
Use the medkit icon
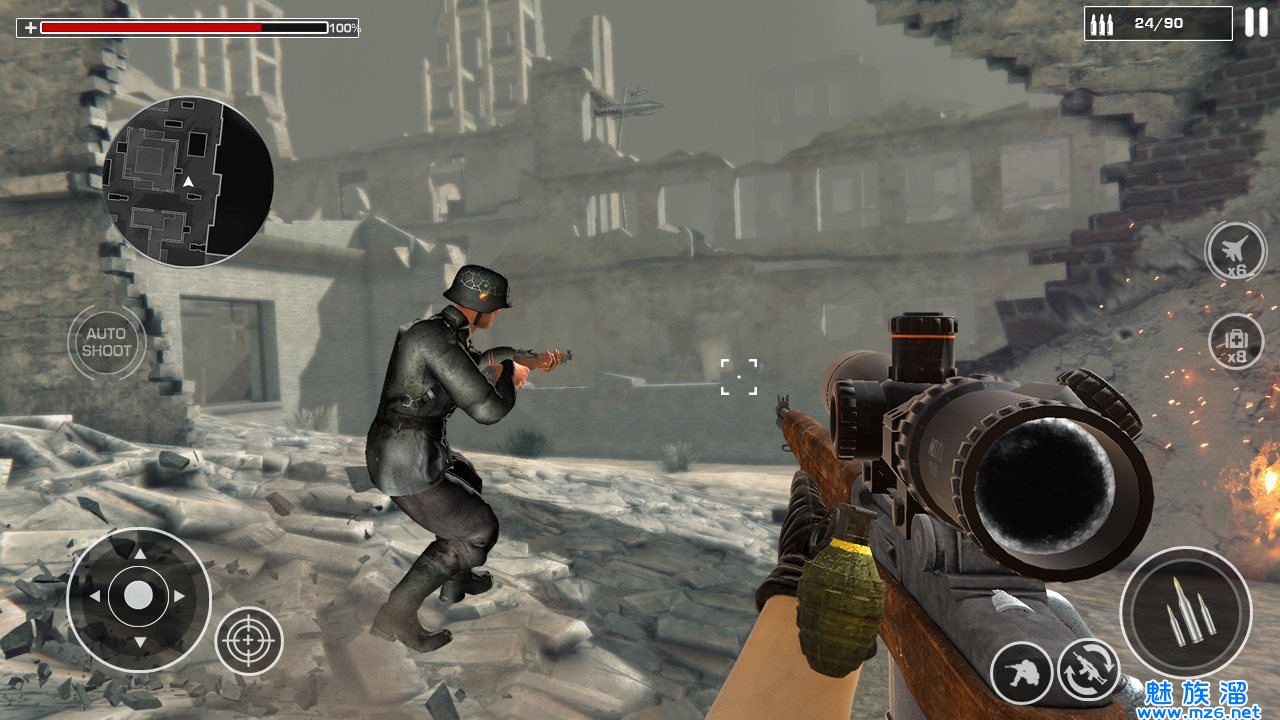(x=1236, y=341)
